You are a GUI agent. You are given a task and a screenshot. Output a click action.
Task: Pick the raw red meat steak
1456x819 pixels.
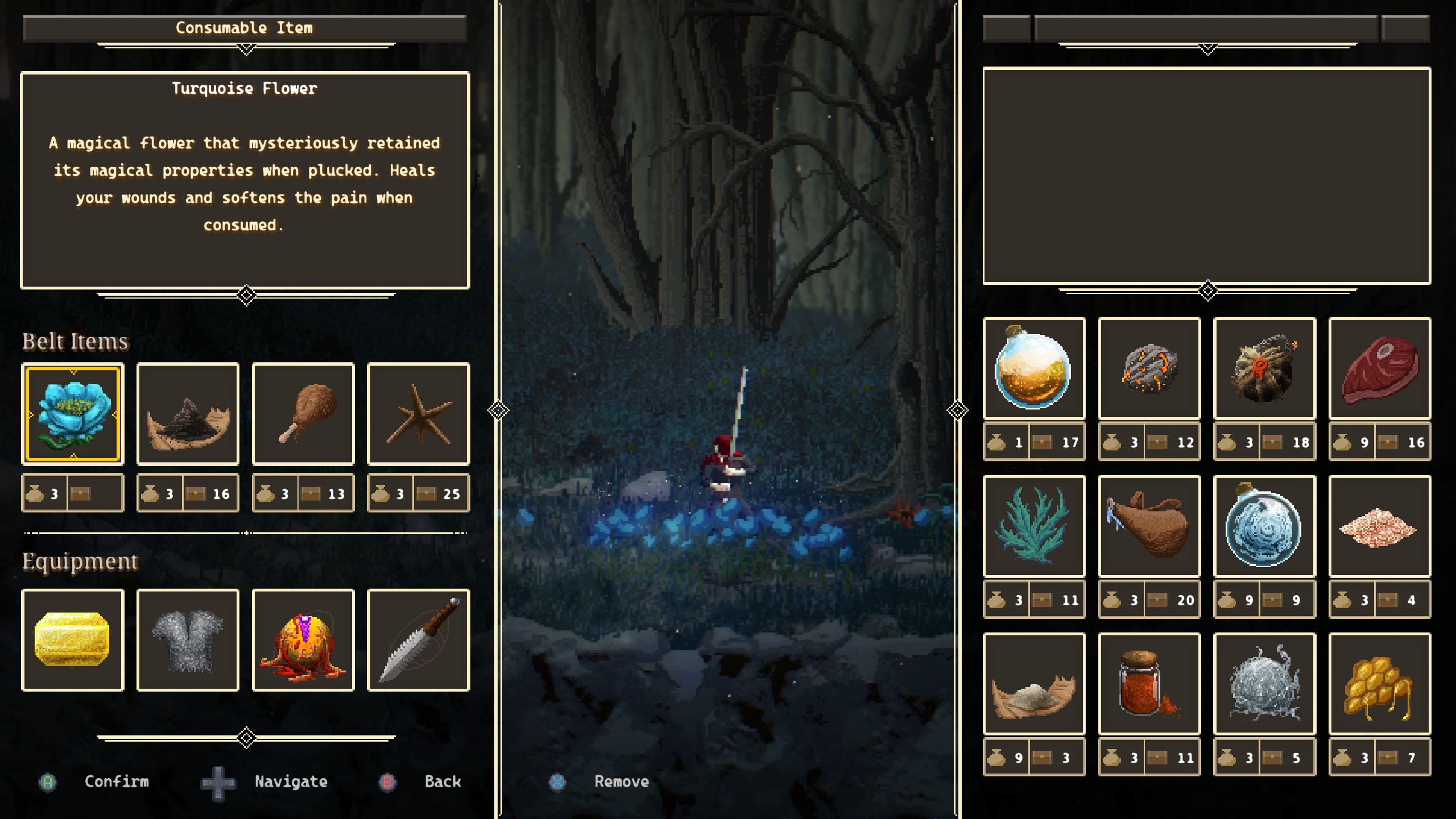[x=1380, y=369]
